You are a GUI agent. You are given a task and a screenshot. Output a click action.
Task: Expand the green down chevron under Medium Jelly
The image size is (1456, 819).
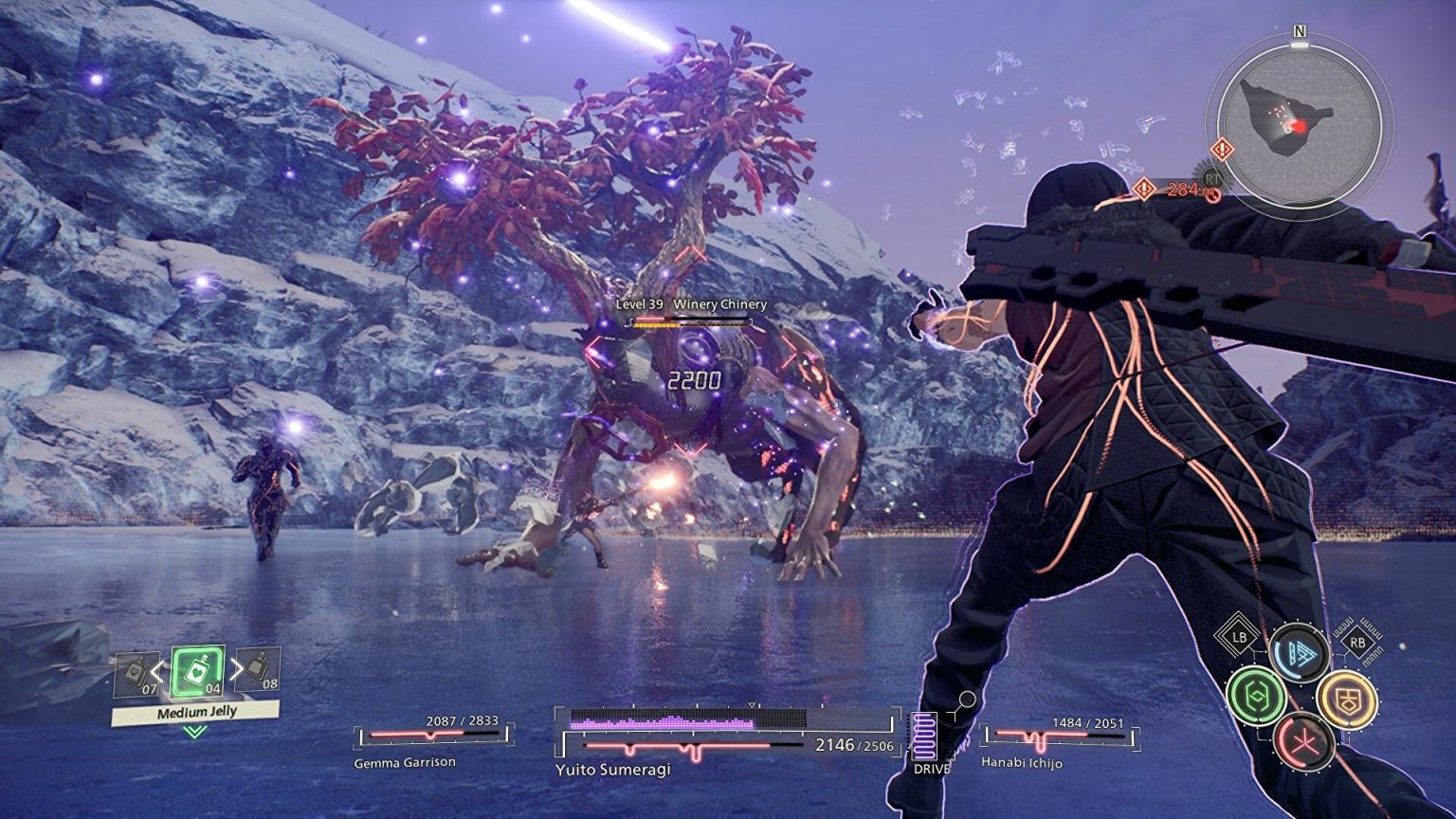194,733
